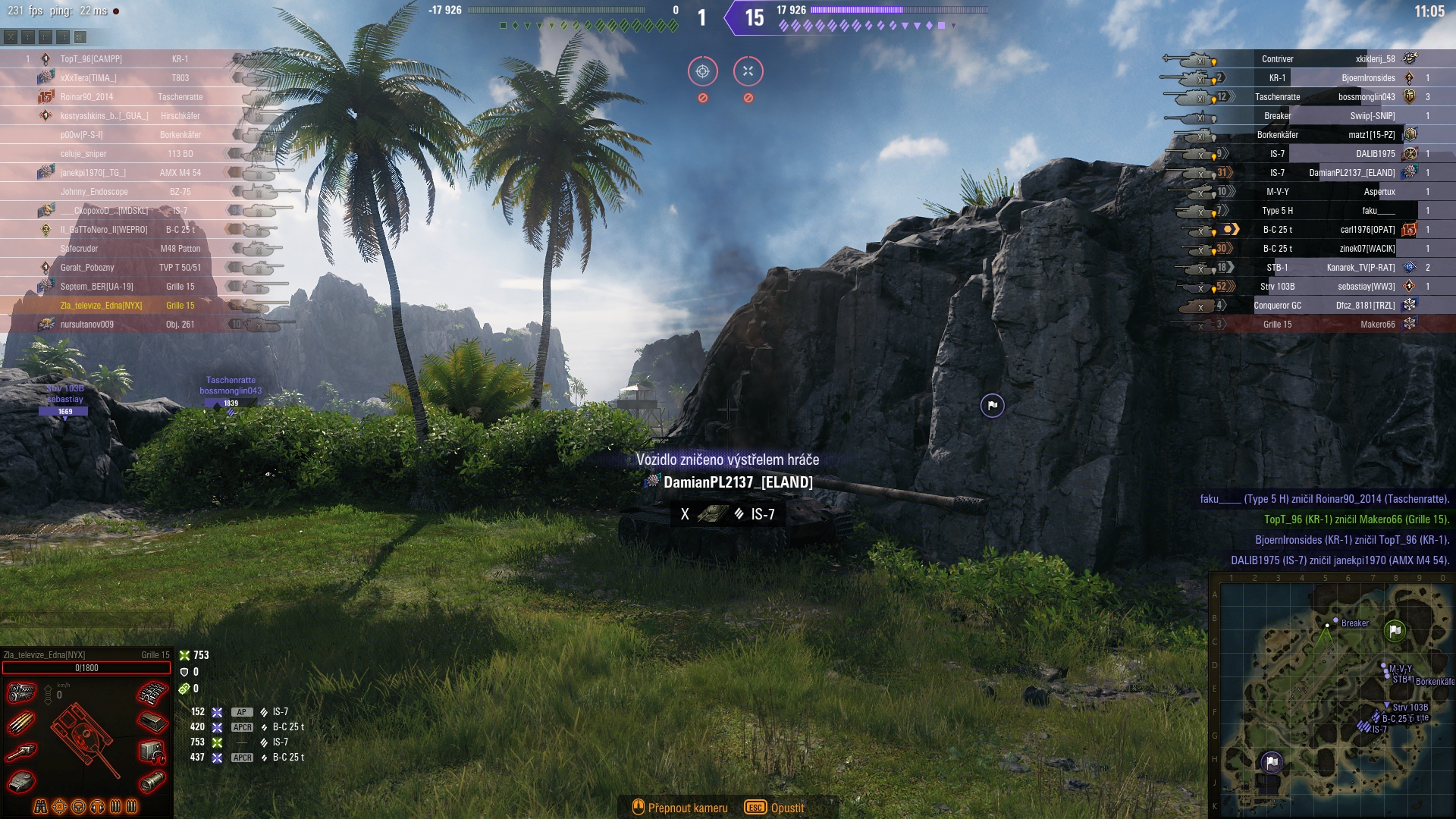
Task: Click the crosshair circle icon at top center
Action: [x=702, y=71]
